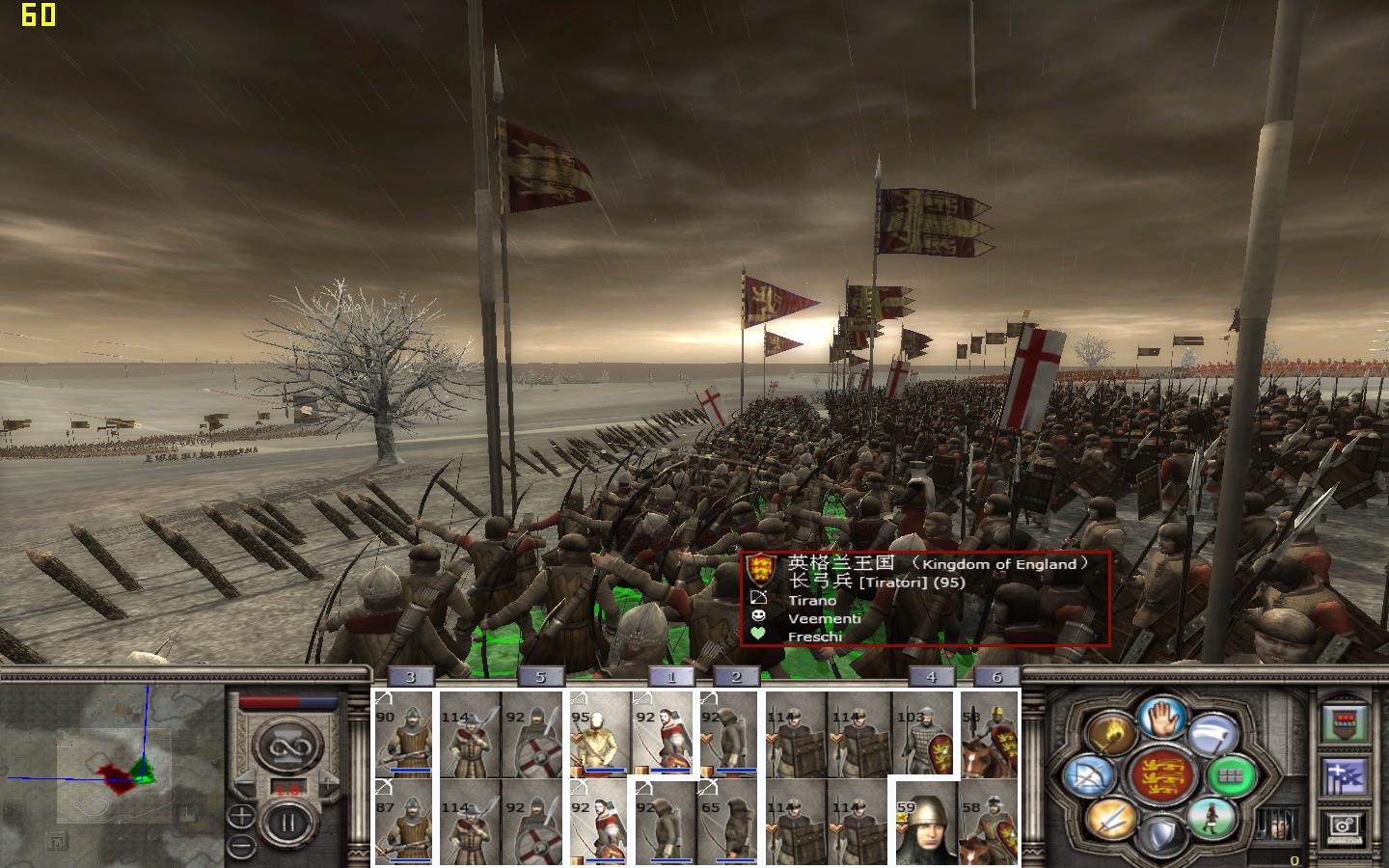
Task: Toggle the infinity time-limit button
Action: point(287,746)
